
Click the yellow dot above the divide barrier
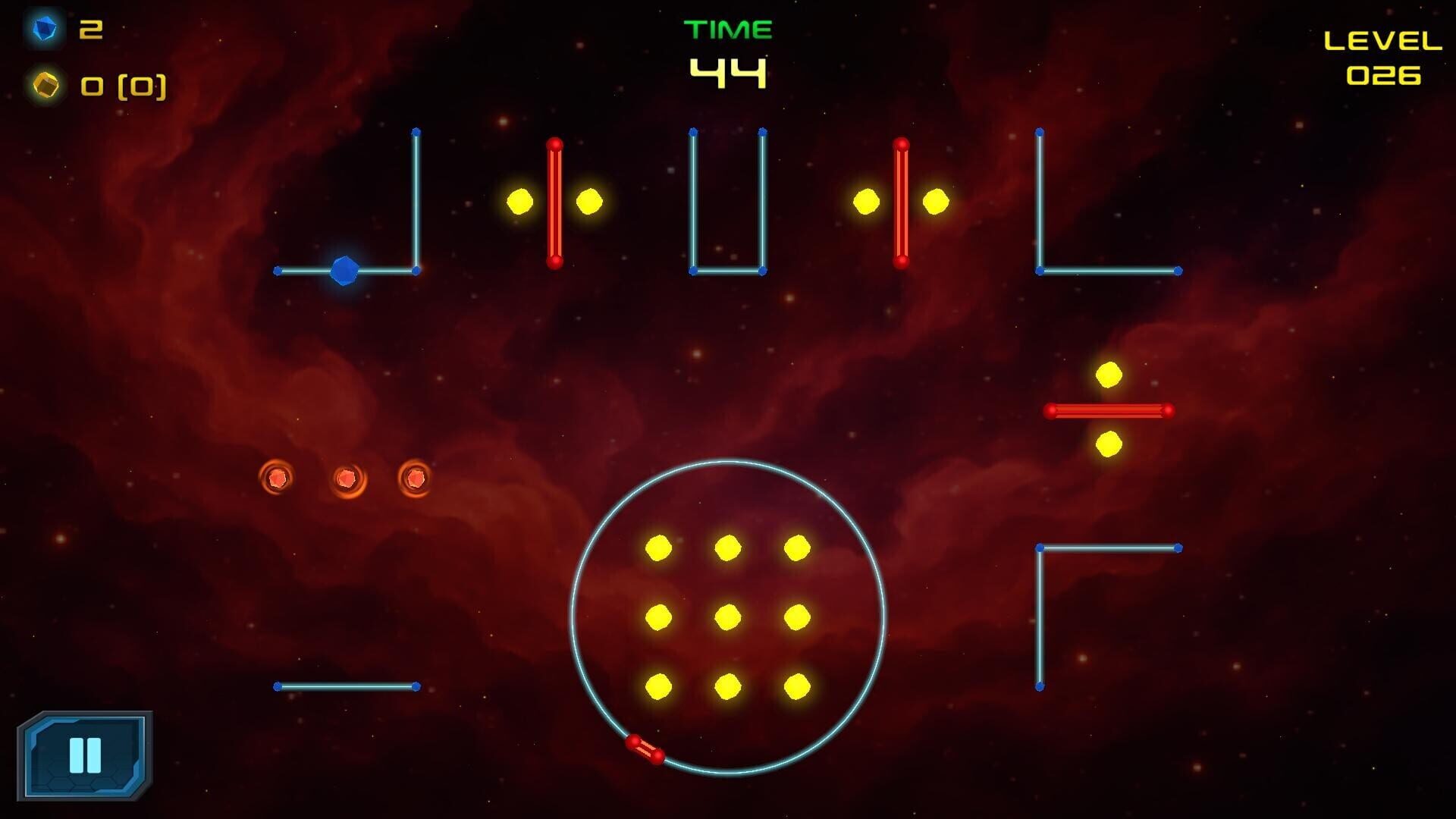point(1109,373)
